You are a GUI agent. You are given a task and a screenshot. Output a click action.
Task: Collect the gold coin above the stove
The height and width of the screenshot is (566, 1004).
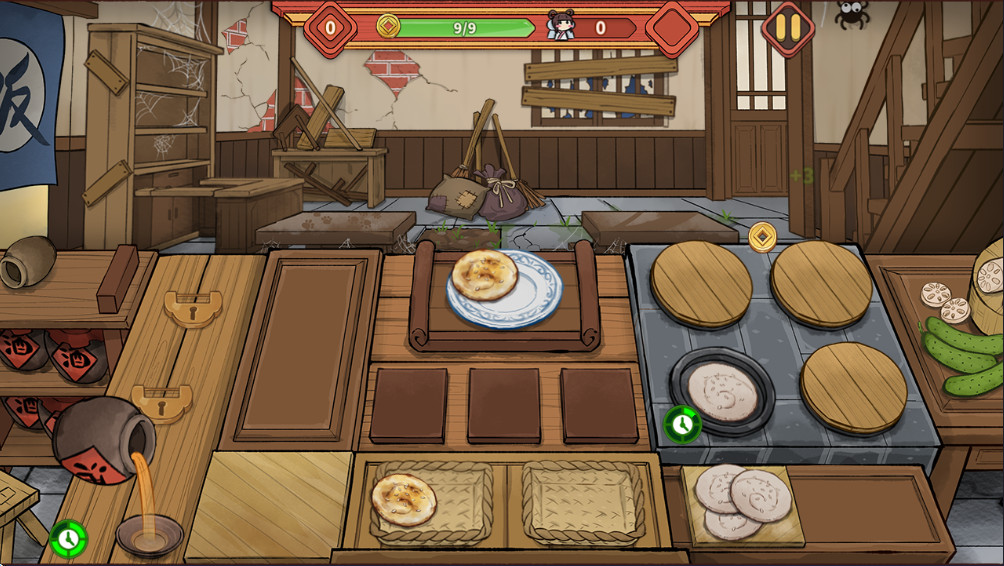(763, 237)
